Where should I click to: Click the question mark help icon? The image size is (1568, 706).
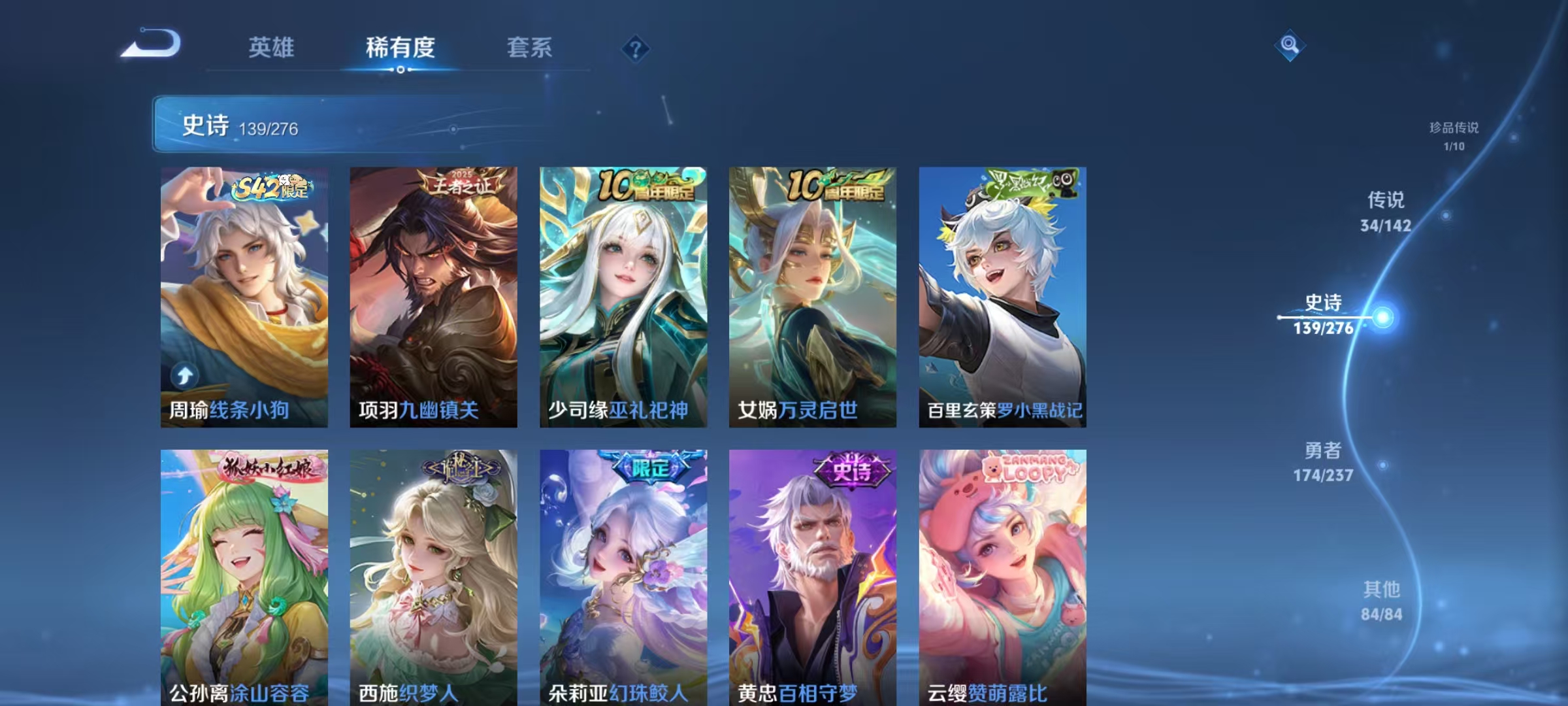click(637, 49)
